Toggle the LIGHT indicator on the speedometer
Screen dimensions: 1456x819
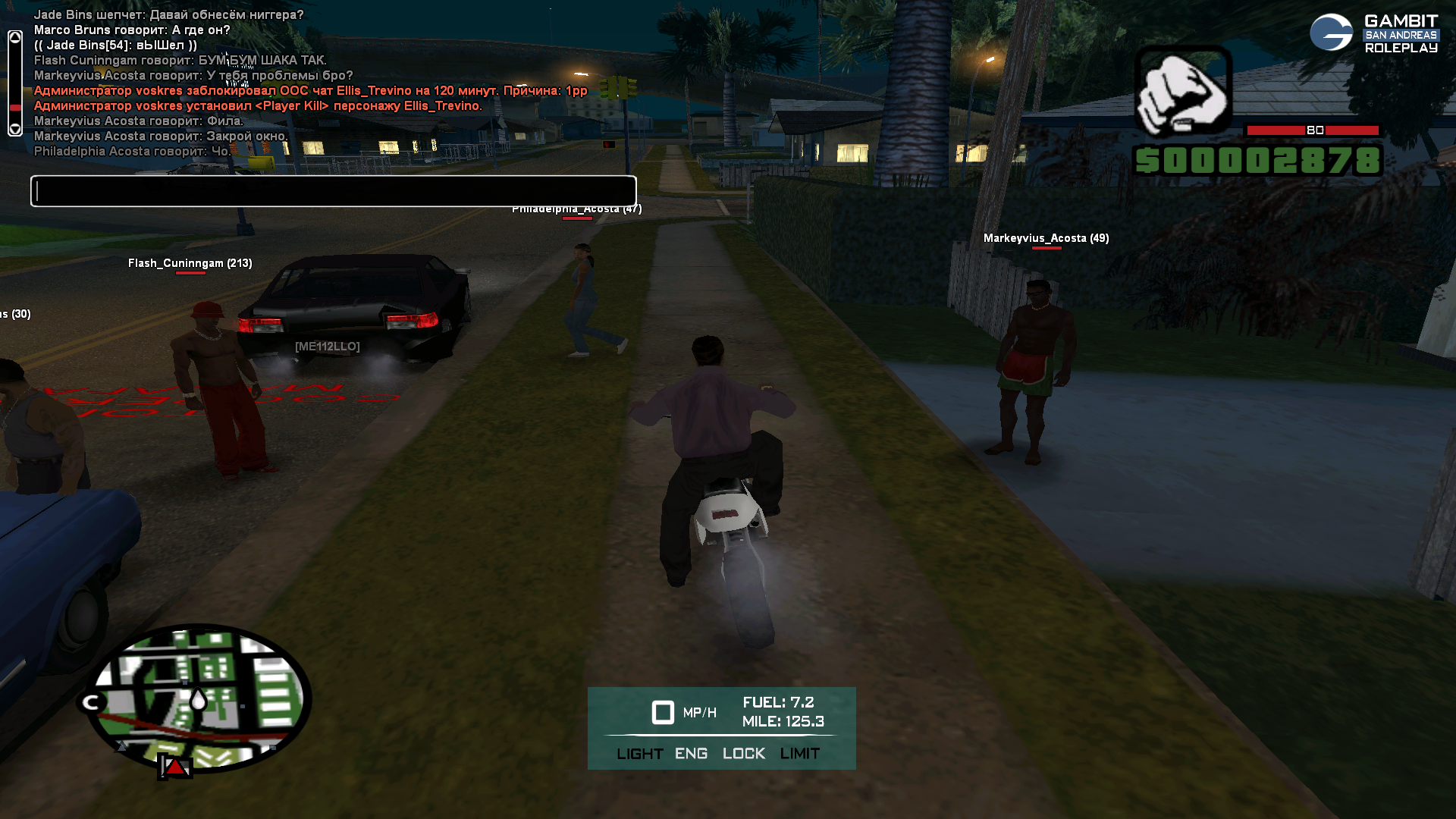point(639,753)
